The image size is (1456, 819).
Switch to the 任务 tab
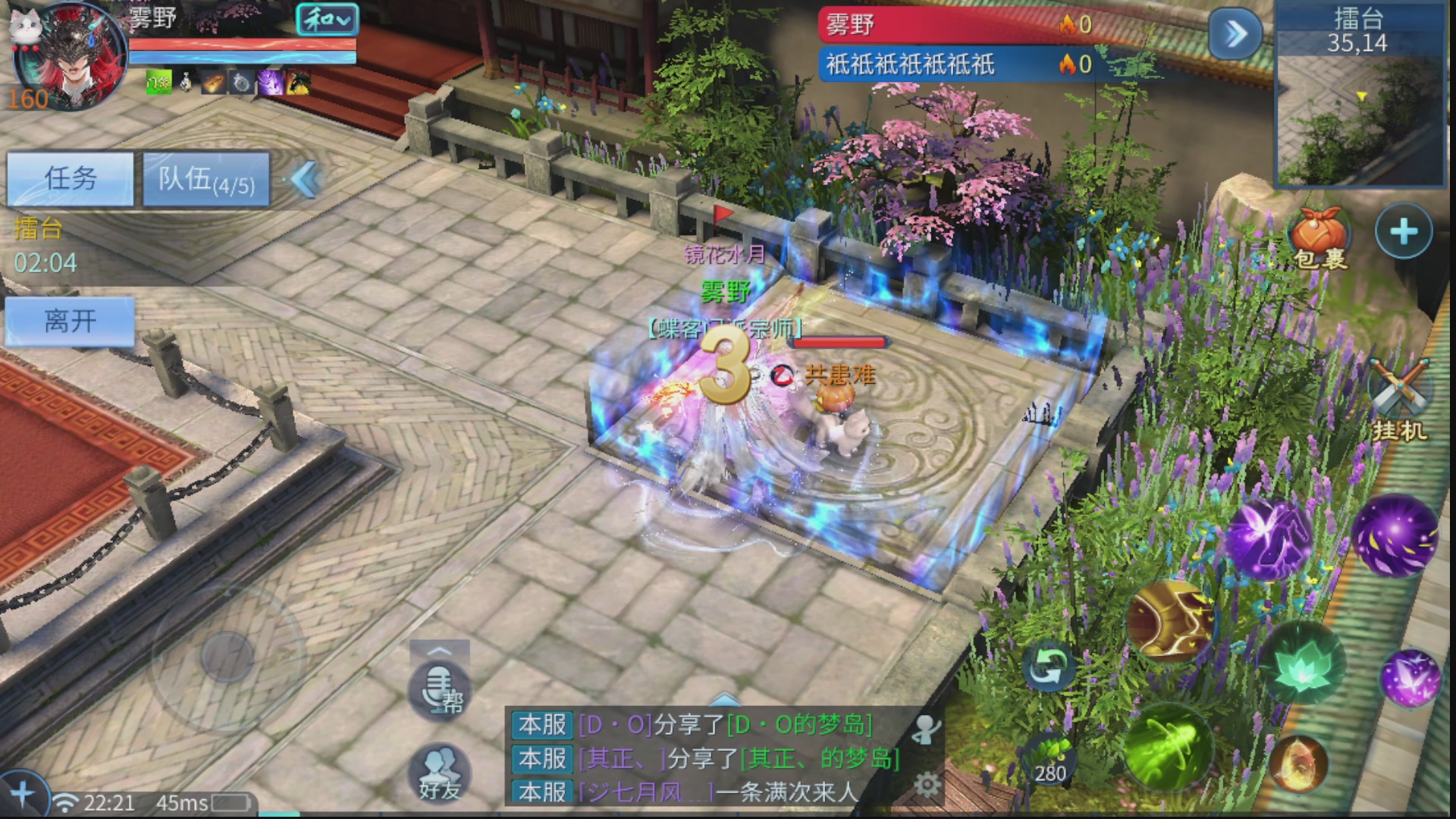click(x=72, y=178)
